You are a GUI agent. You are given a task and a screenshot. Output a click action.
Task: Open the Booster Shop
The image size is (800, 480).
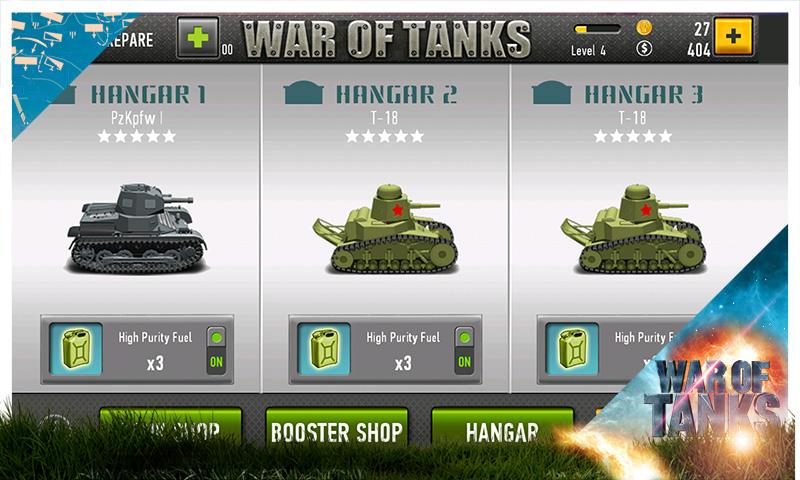tap(336, 432)
